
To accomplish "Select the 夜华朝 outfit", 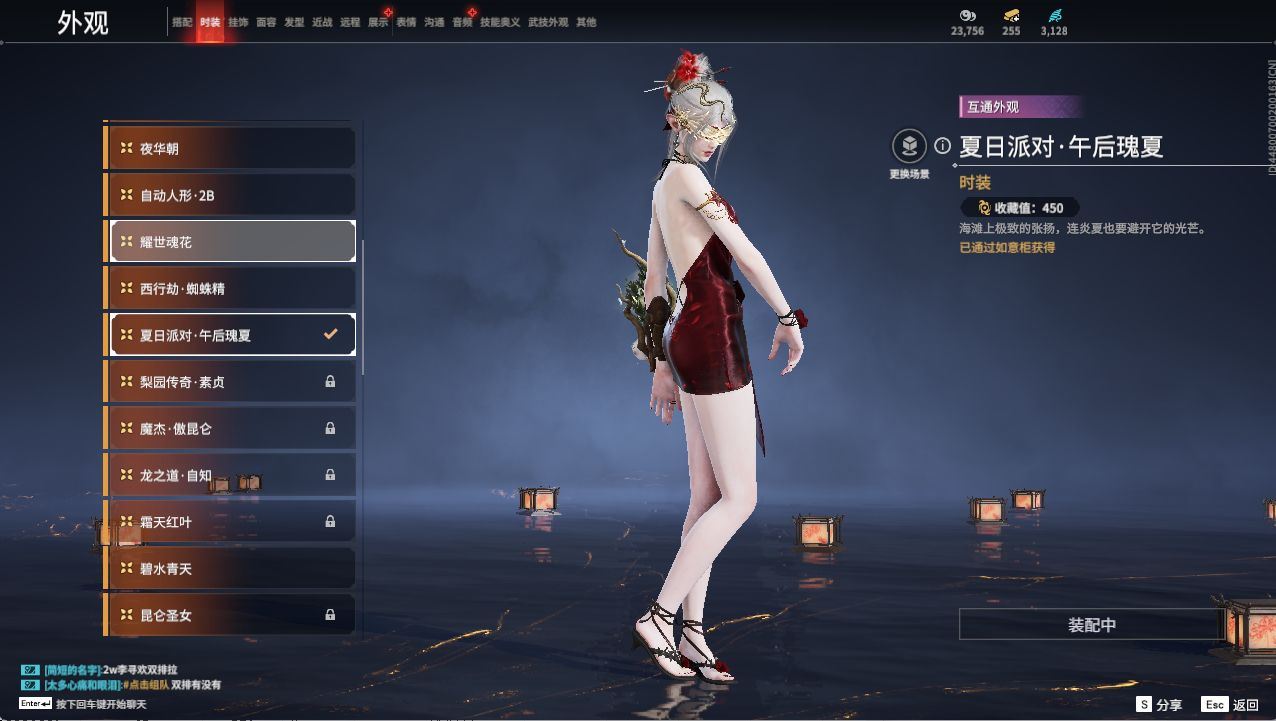I will point(230,149).
